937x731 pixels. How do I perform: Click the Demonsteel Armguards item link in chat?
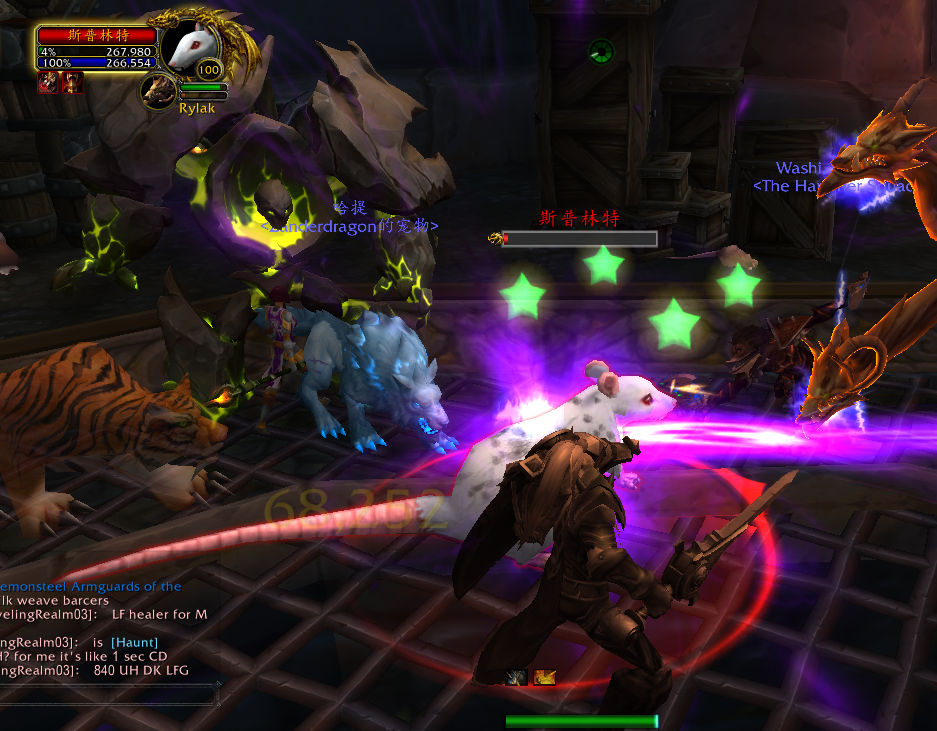[90, 586]
